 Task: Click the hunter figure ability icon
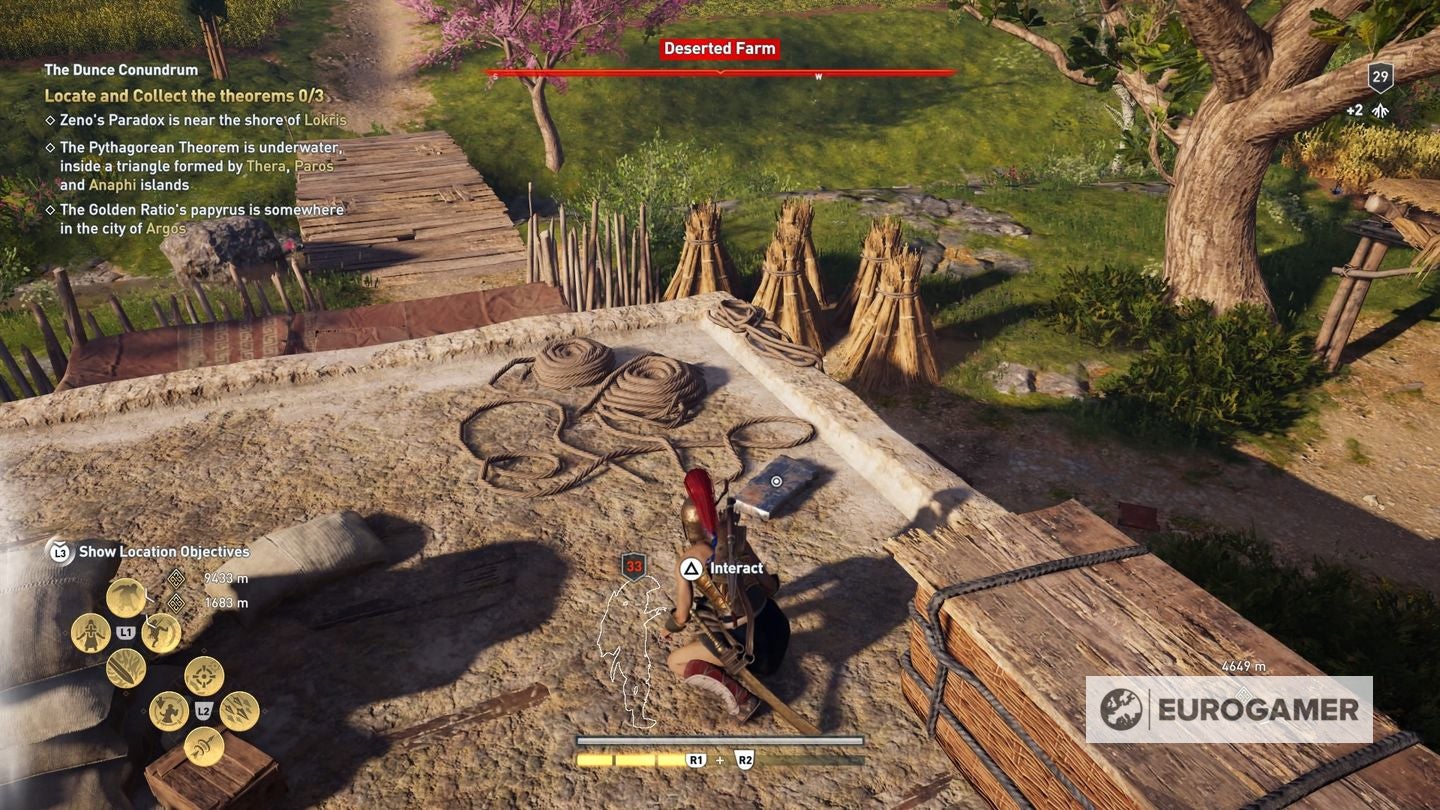tap(170, 711)
